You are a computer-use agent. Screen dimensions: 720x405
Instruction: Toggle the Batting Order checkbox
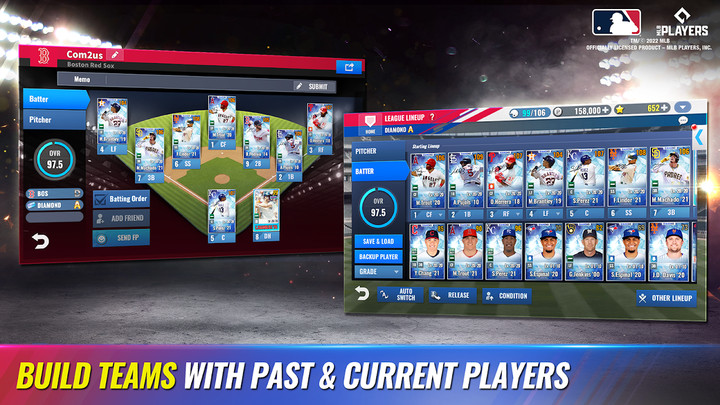(x=101, y=199)
